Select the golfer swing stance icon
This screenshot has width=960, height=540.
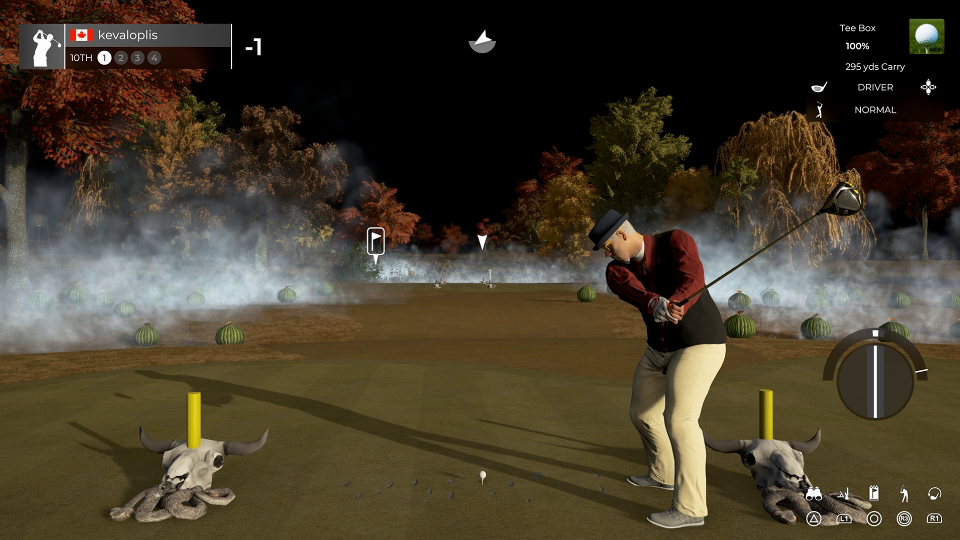click(904, 494)
